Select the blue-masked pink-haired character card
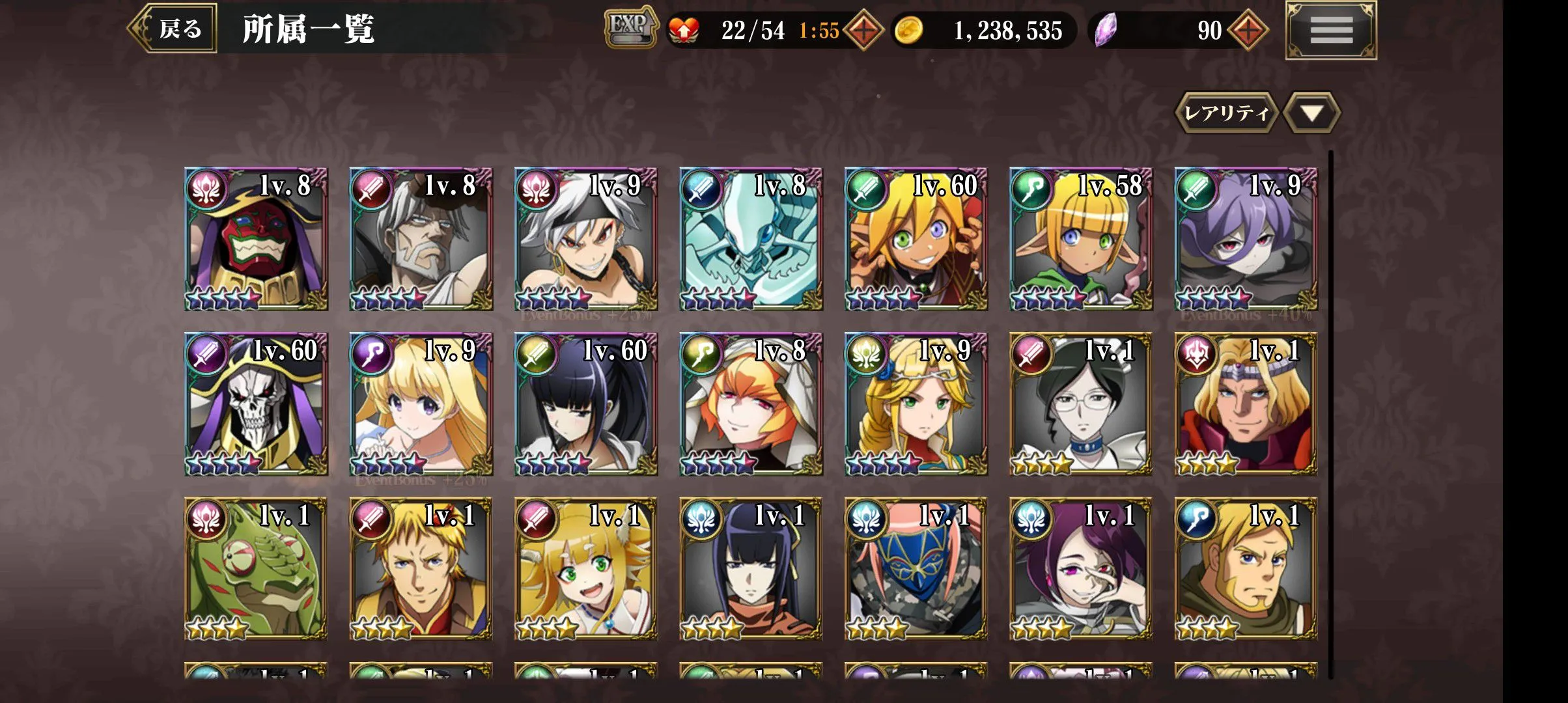The width and height of the screenshot is (1568, 703). pyautogui.click(x=916, y=569)
